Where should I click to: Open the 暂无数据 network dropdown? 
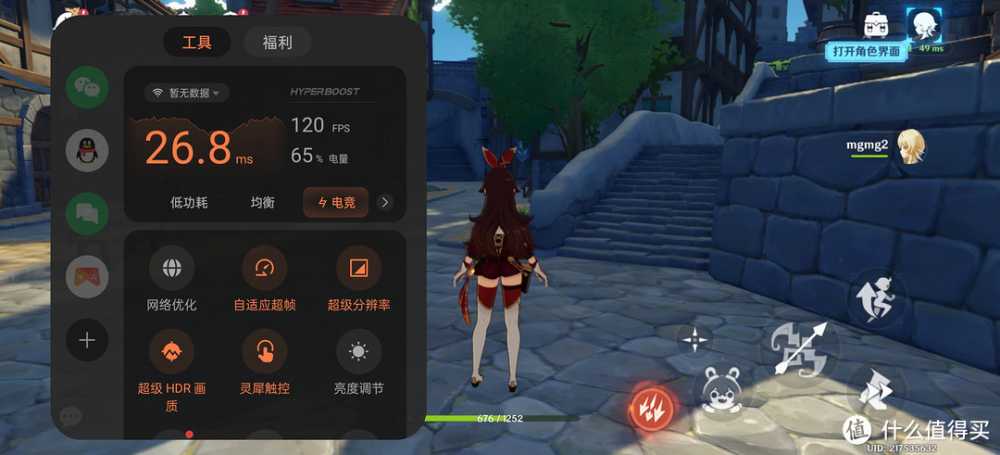pos(187,93)
